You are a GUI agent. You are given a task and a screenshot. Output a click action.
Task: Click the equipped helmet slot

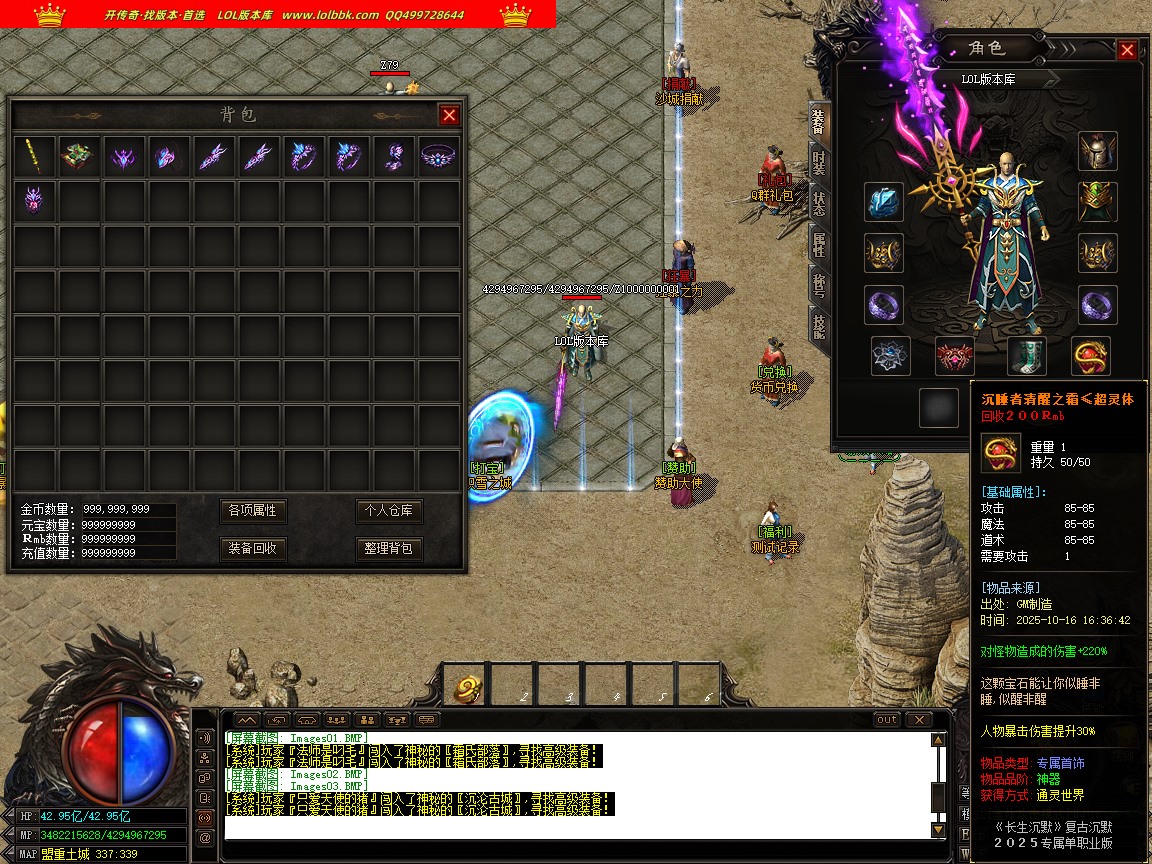[1097, 151]
